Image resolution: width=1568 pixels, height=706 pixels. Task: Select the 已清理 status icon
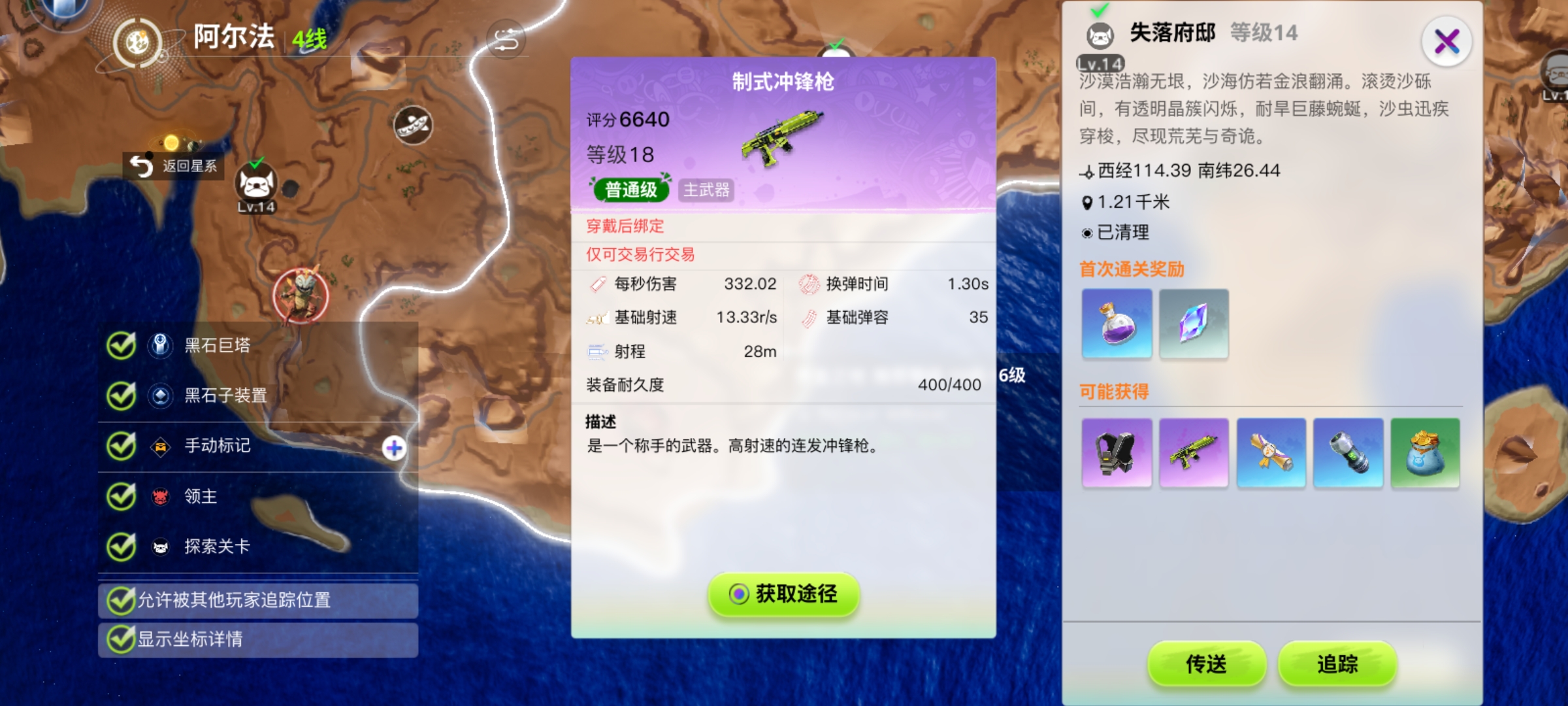(x=1086, y=232)
